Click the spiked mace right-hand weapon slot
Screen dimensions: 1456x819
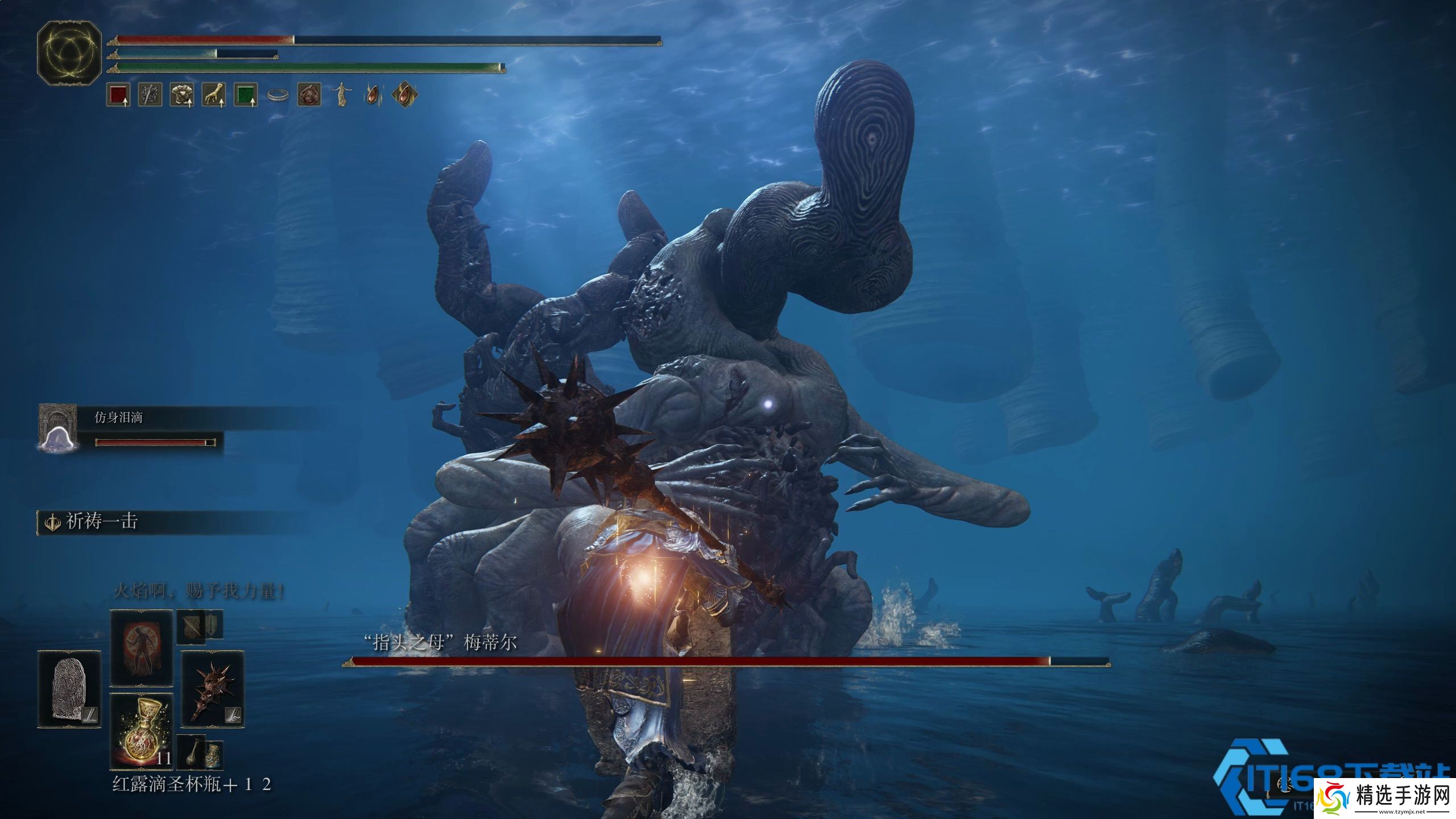(213, 689)
